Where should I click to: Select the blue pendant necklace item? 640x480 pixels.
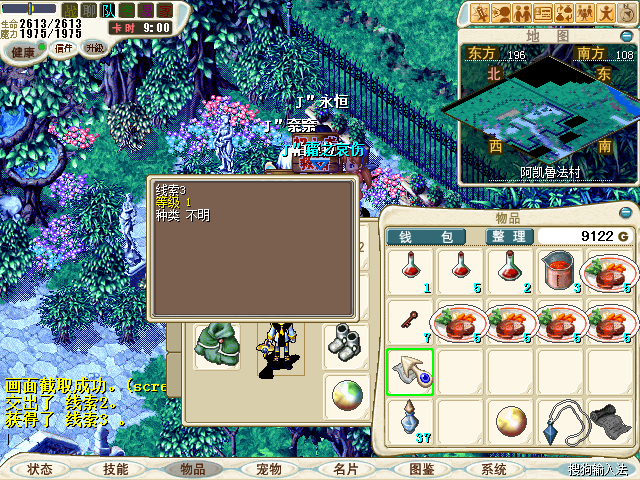pos(560,420)
